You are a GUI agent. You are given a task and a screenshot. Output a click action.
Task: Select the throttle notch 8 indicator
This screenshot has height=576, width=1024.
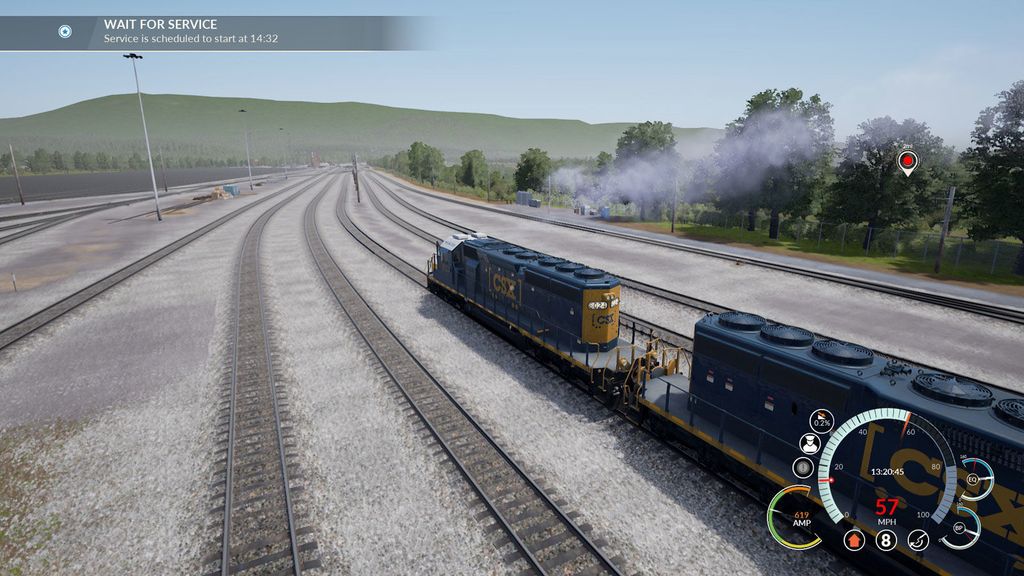pyautogui.click(x=886, y=540)
